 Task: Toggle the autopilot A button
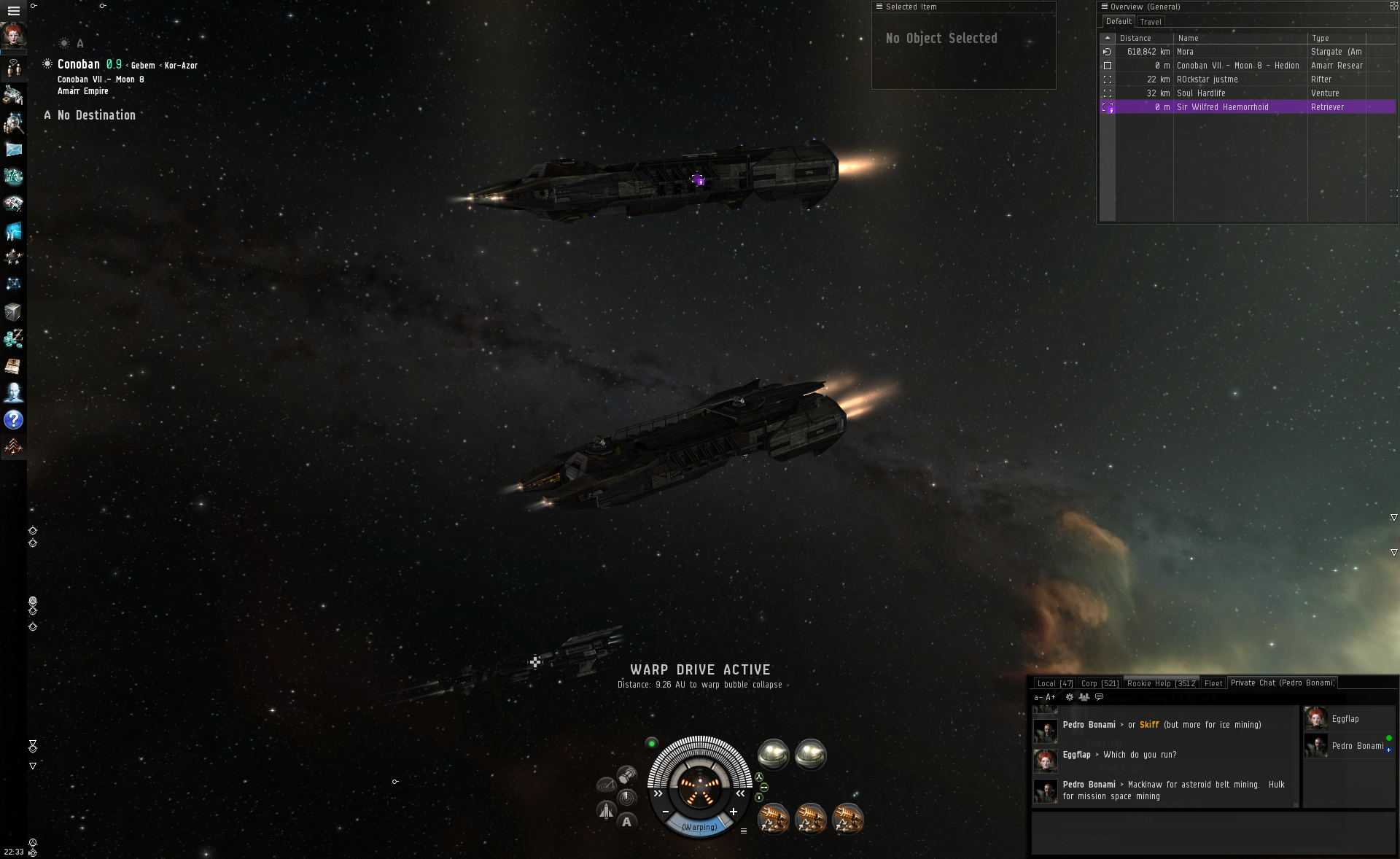[x=626, y=822]
